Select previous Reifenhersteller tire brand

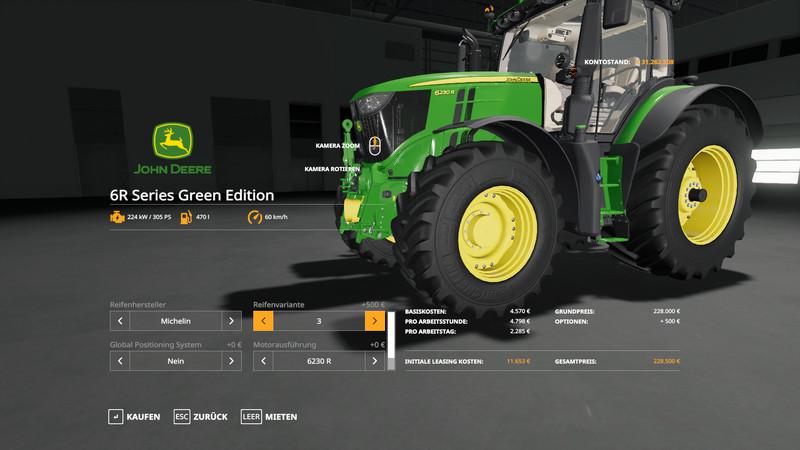coord(120,321)
